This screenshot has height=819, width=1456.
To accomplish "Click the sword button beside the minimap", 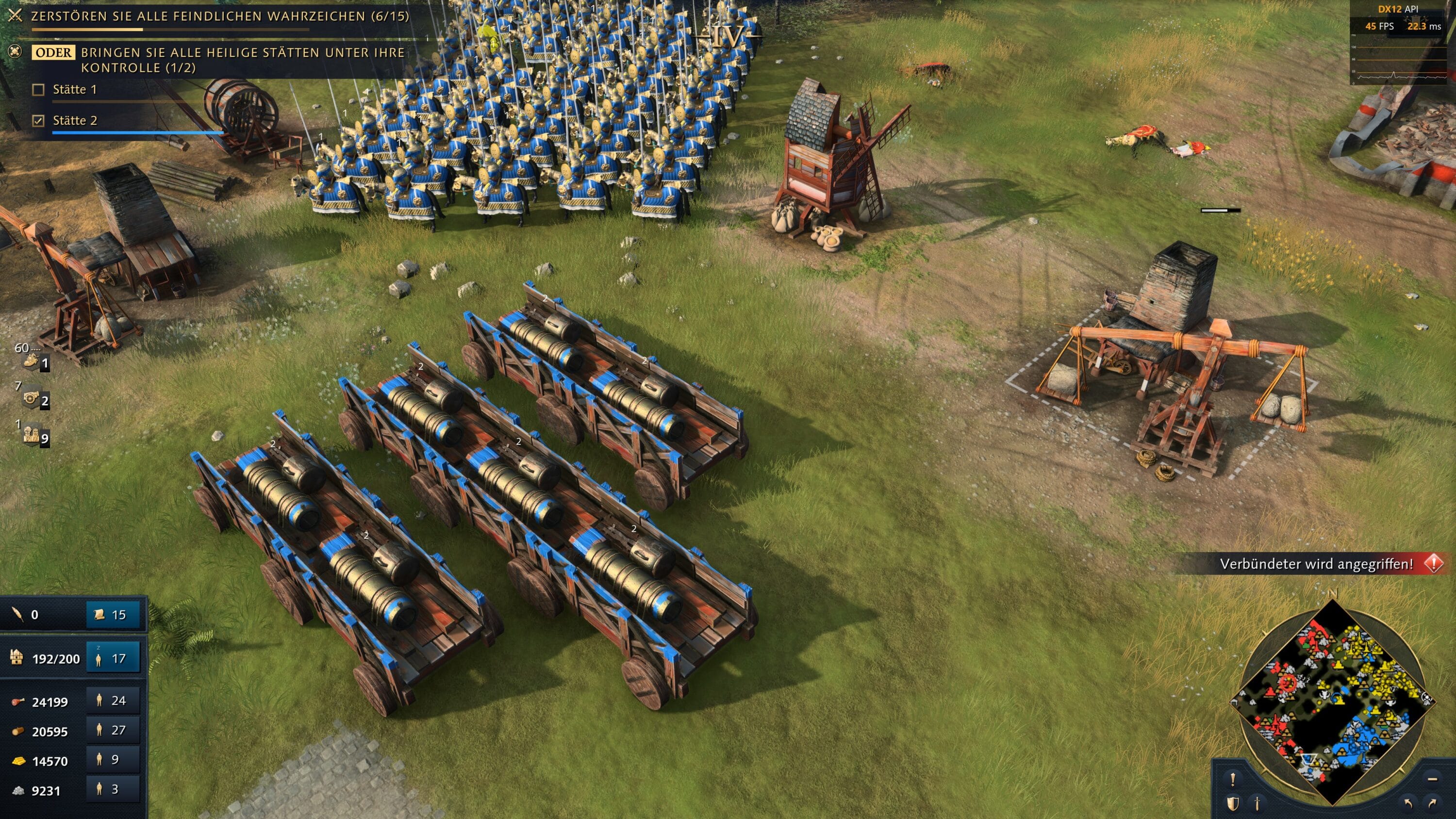I will point(1257,803).
